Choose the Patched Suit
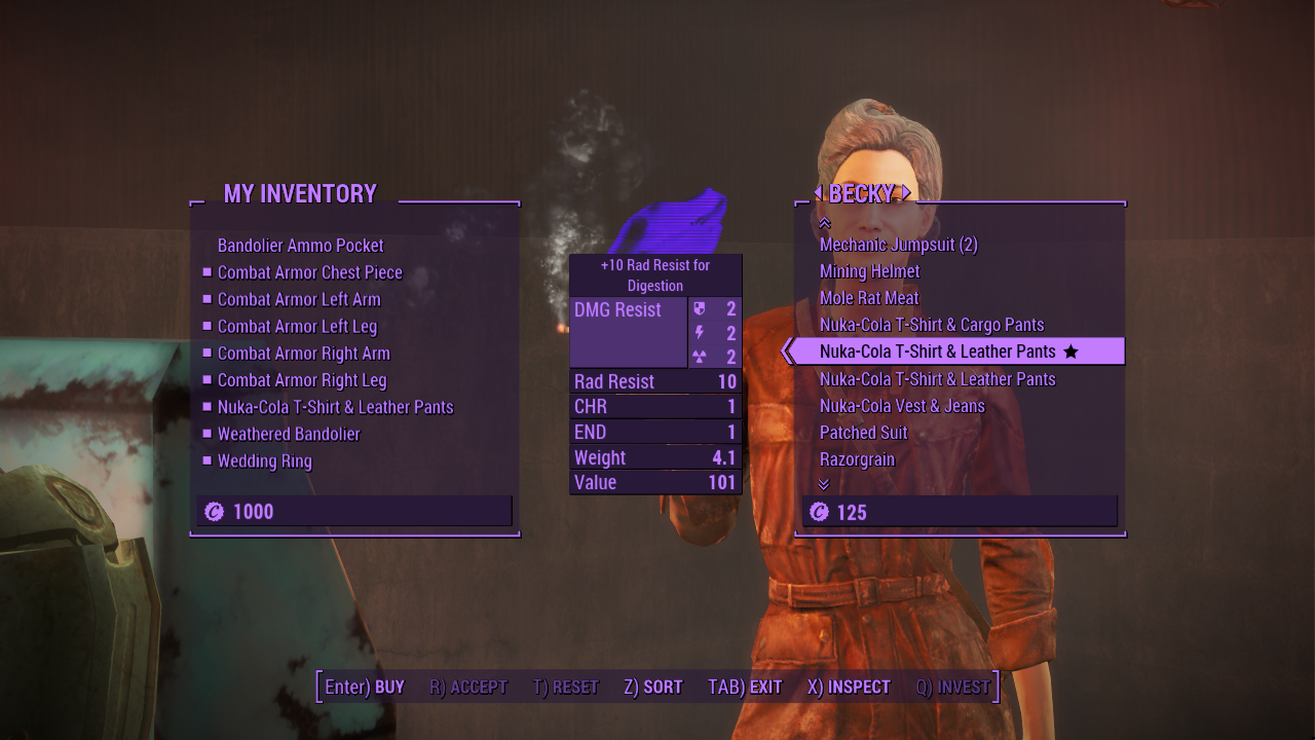Viewport: 1315px width, 740px height. 863,434
